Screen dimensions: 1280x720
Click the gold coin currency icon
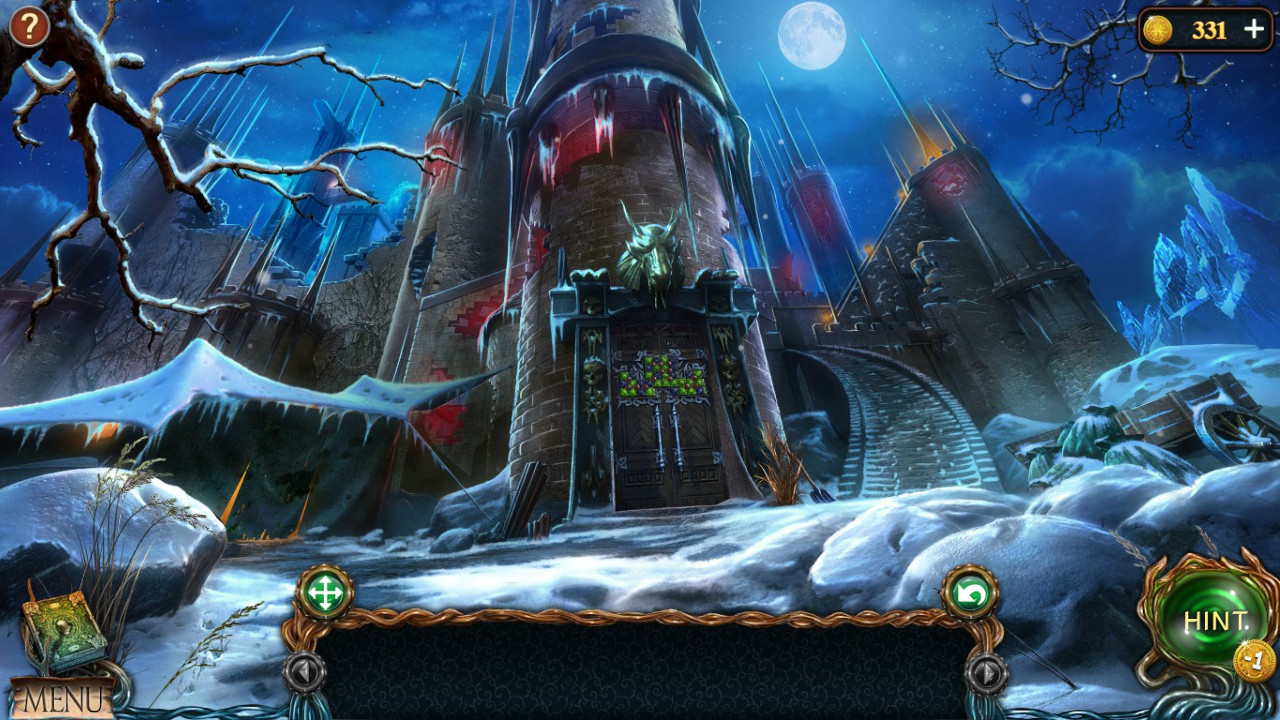1160,30
